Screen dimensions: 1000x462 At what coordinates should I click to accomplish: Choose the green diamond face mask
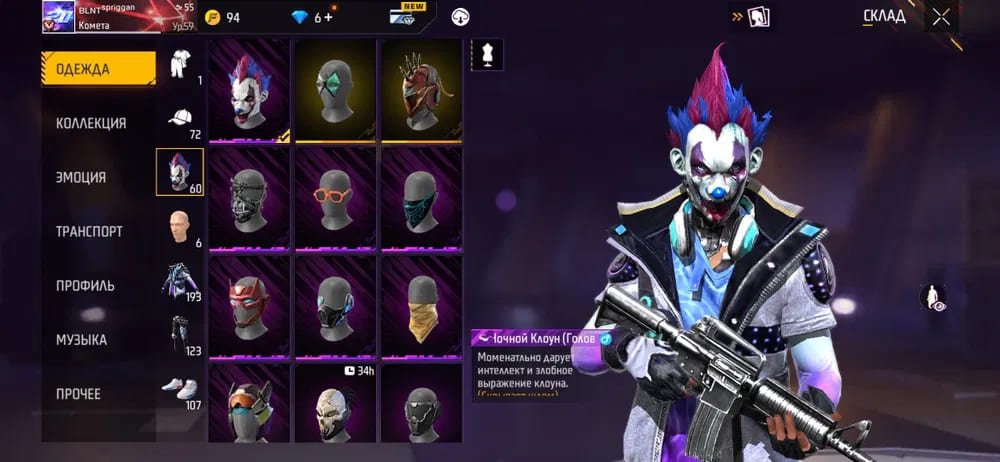click(335, 90)
